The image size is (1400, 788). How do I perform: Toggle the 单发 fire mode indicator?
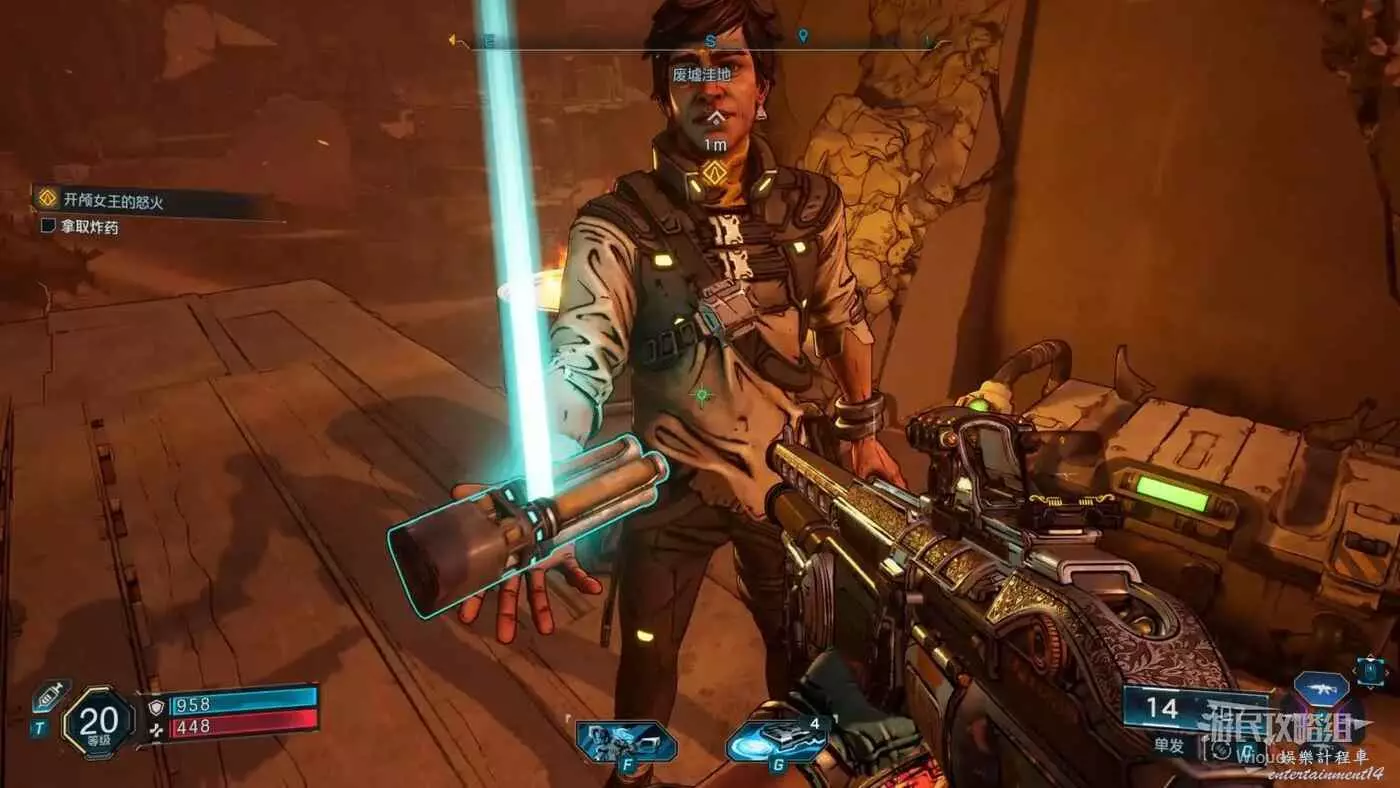click(1167, 745)
